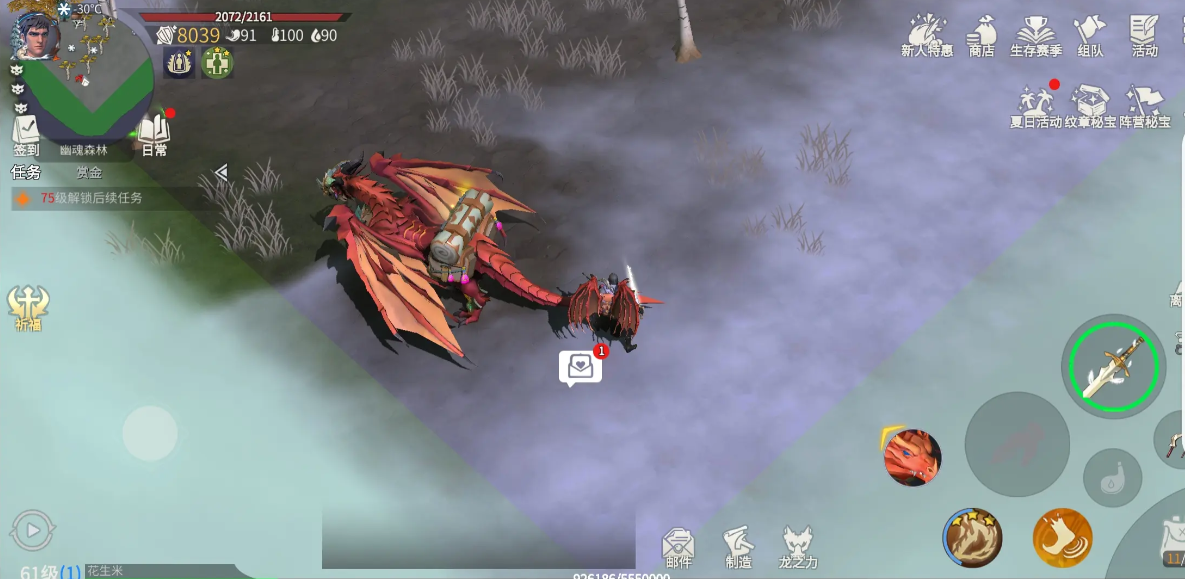Open the heart message bubble notification
The image size is (1185, 579).
580,367
